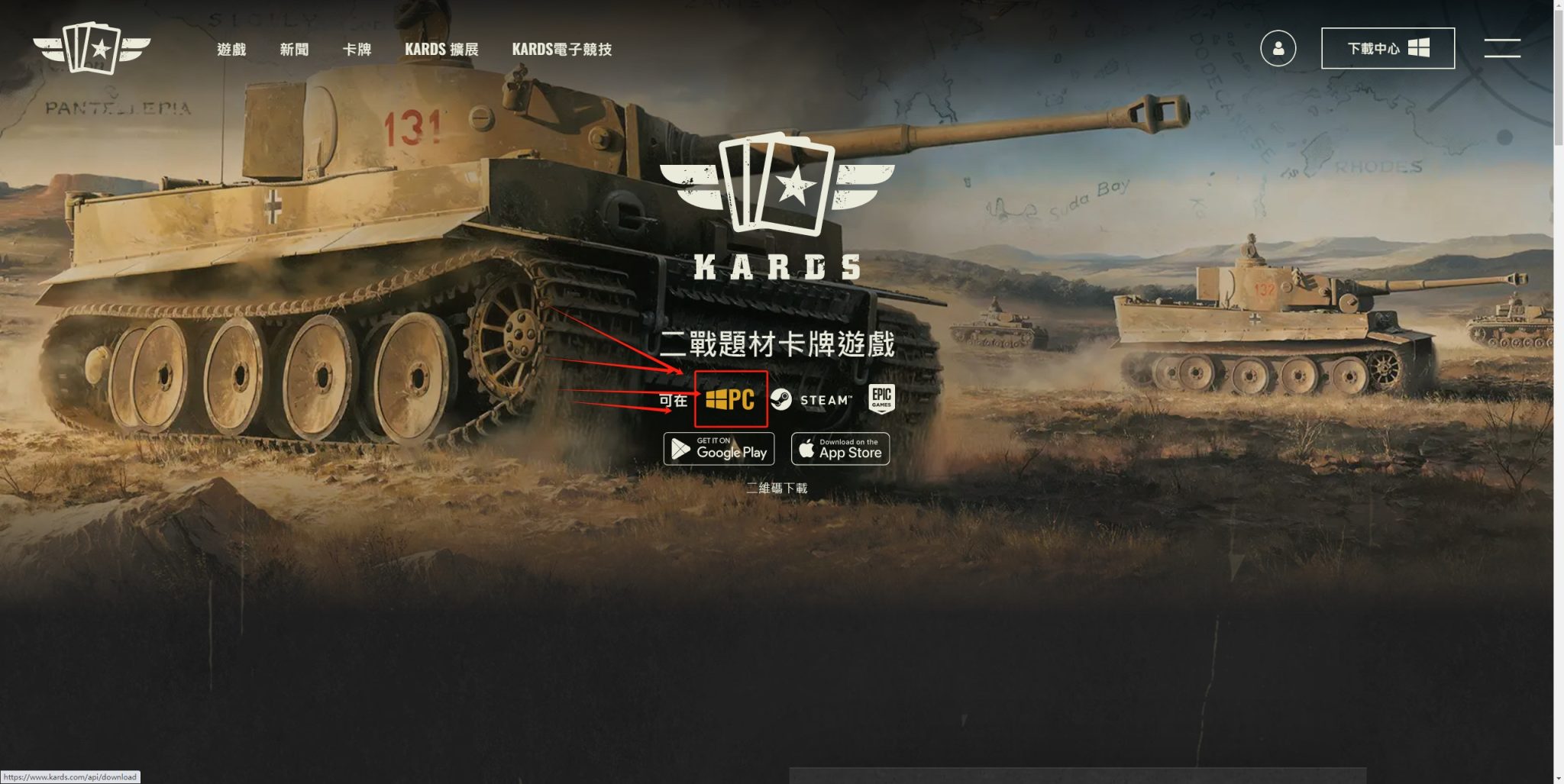Open the user account profile icon
This screenshot has width=1564, height=784.
pyautogui.click(x=1278, y=49)
